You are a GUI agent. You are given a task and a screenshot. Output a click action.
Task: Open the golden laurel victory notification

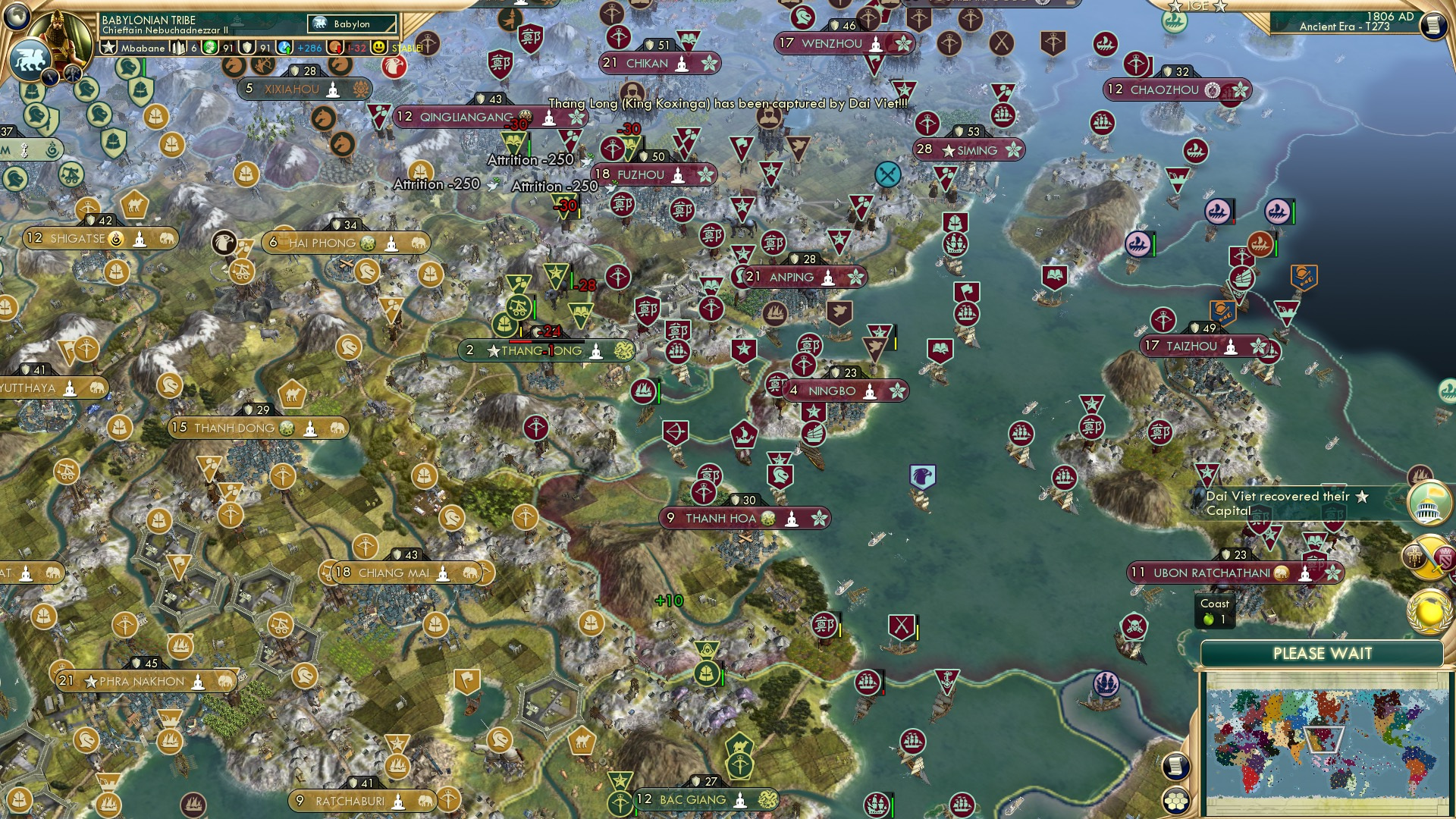(x=1429, y=609)
